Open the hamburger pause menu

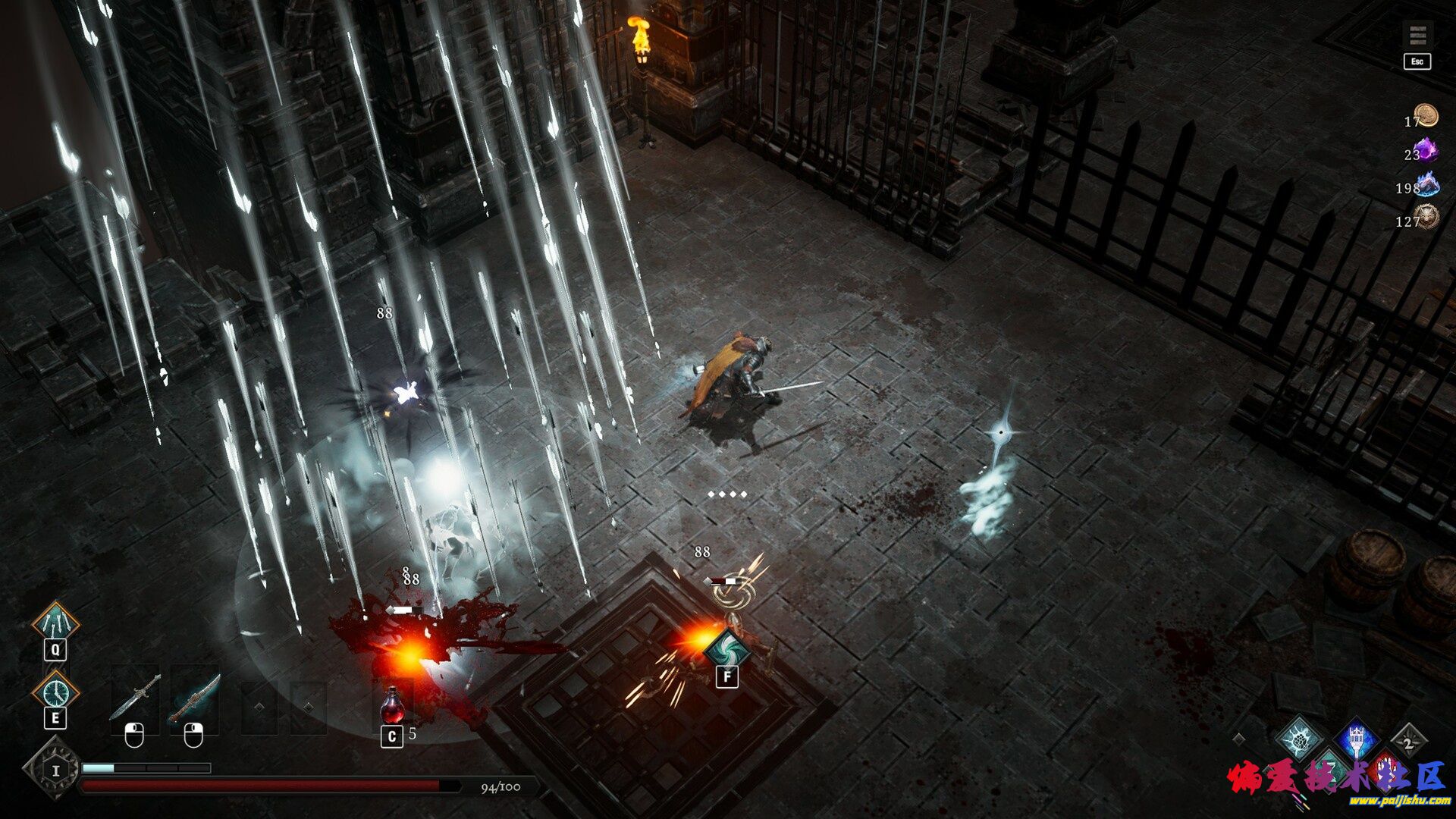1417,36
